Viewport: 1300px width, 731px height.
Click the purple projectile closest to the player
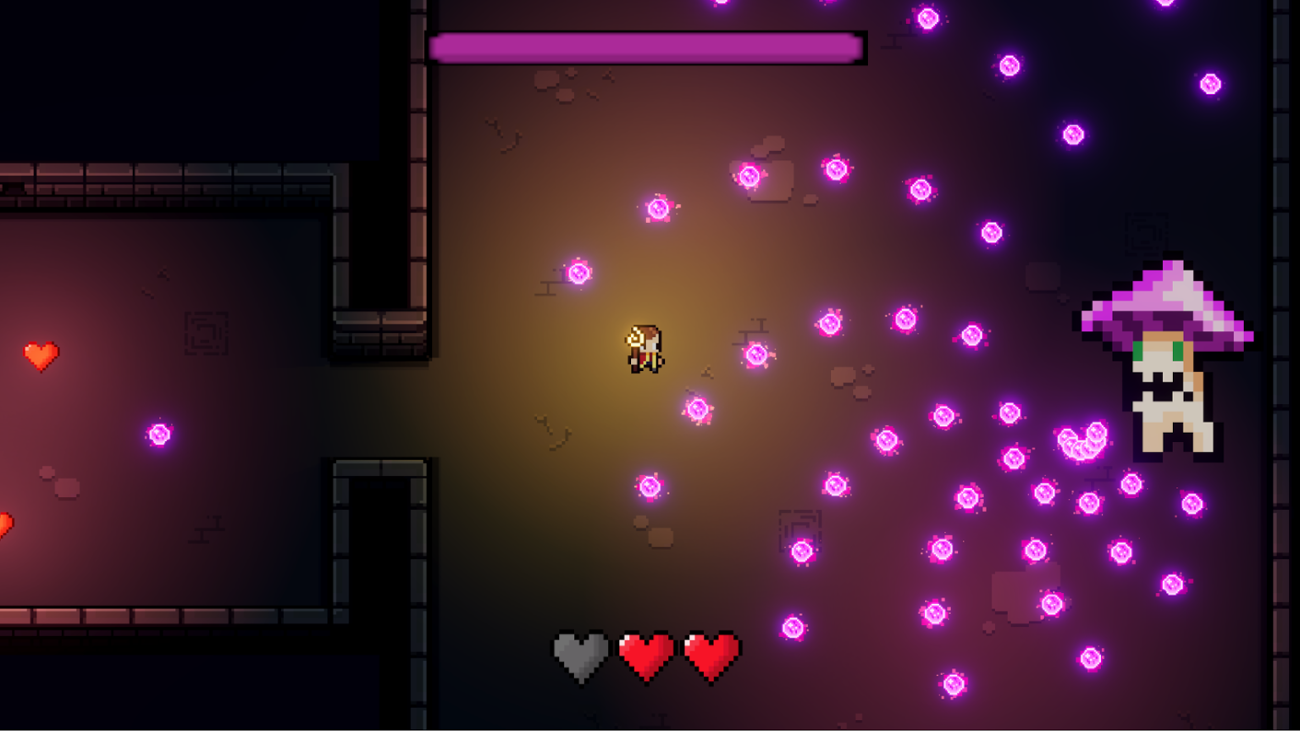pyautogui.click(x=696, y=410)
